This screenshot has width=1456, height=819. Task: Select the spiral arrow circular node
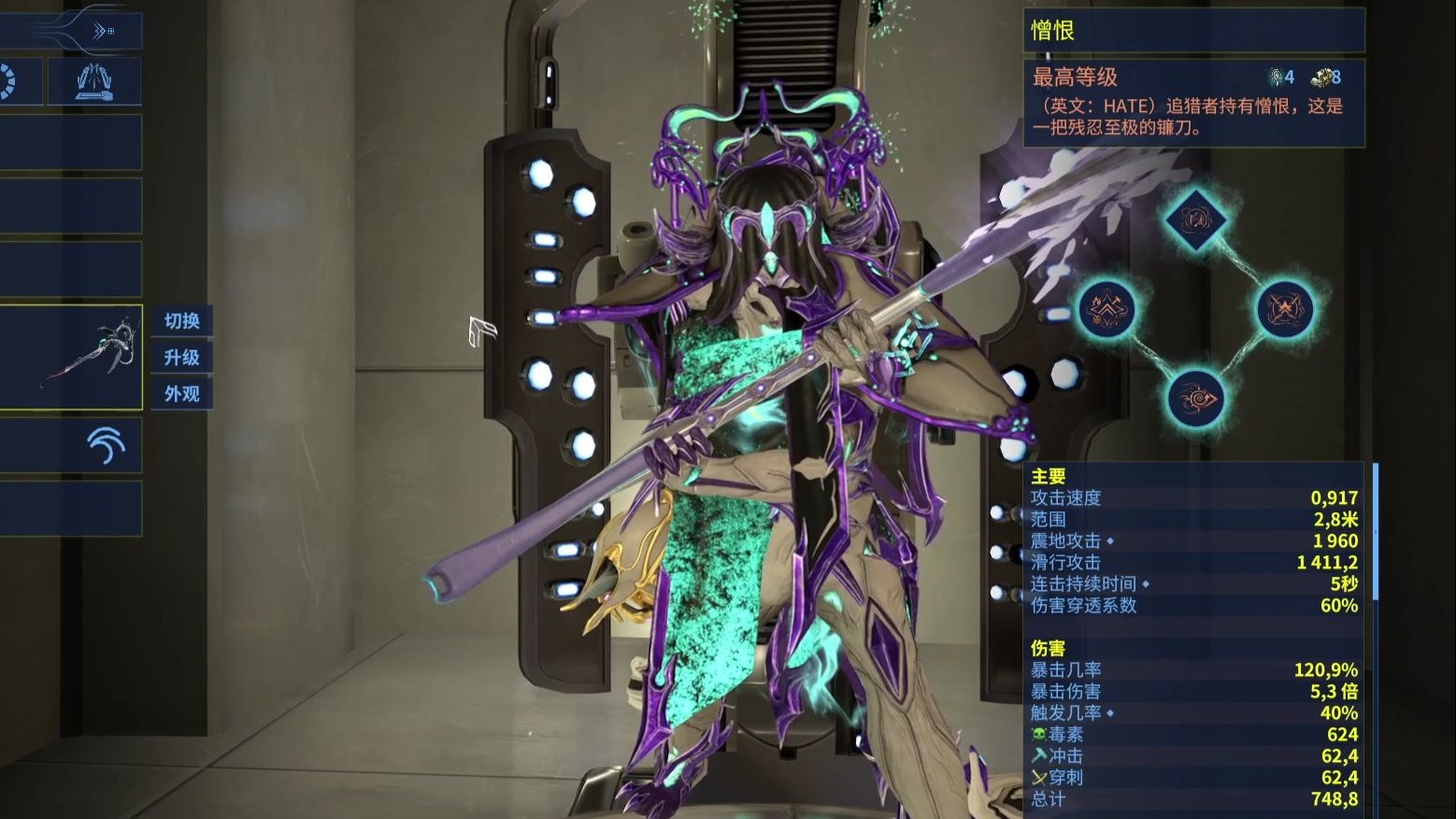click(x=1195, y=398)
